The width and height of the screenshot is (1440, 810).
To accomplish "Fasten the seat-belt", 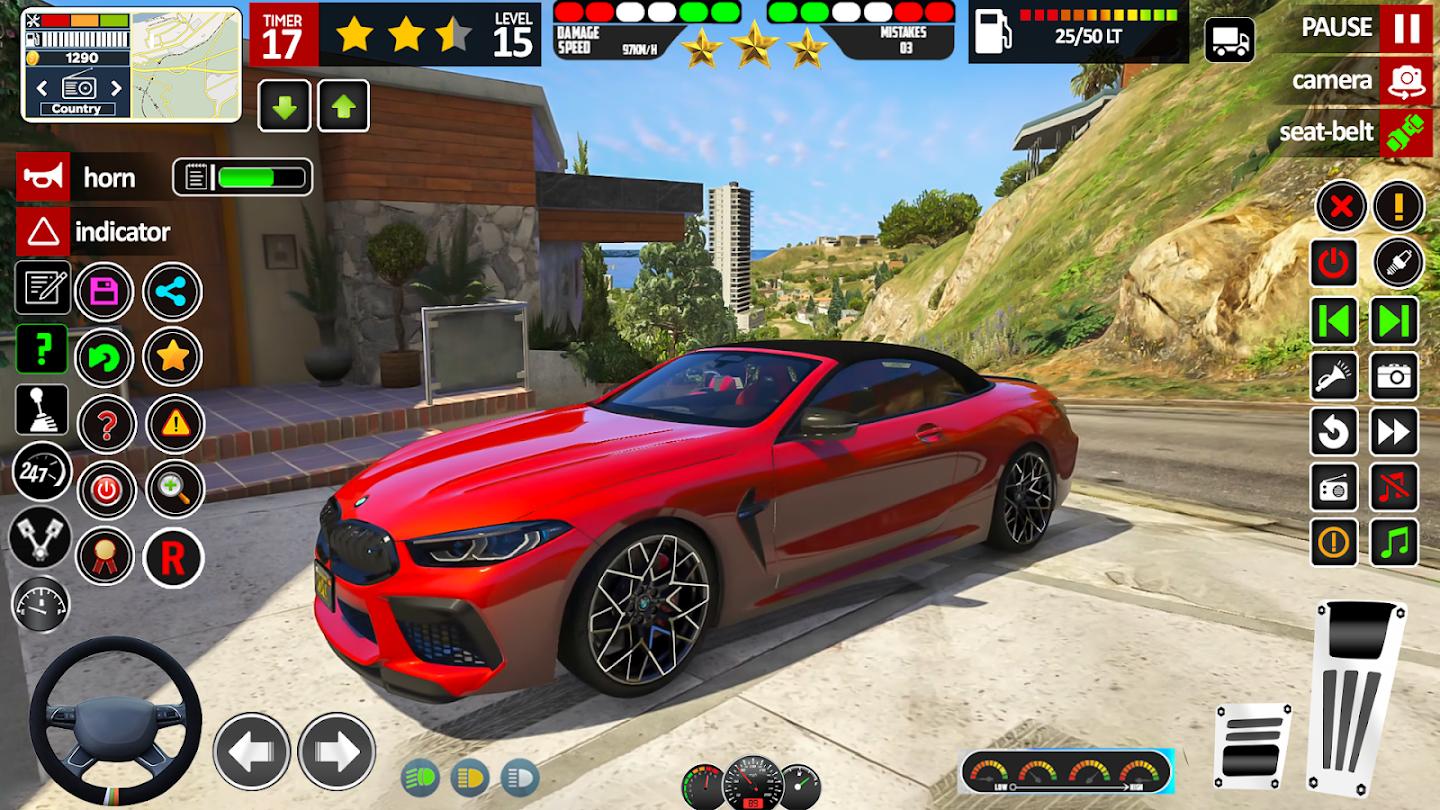I will (x=1406, y=133).
